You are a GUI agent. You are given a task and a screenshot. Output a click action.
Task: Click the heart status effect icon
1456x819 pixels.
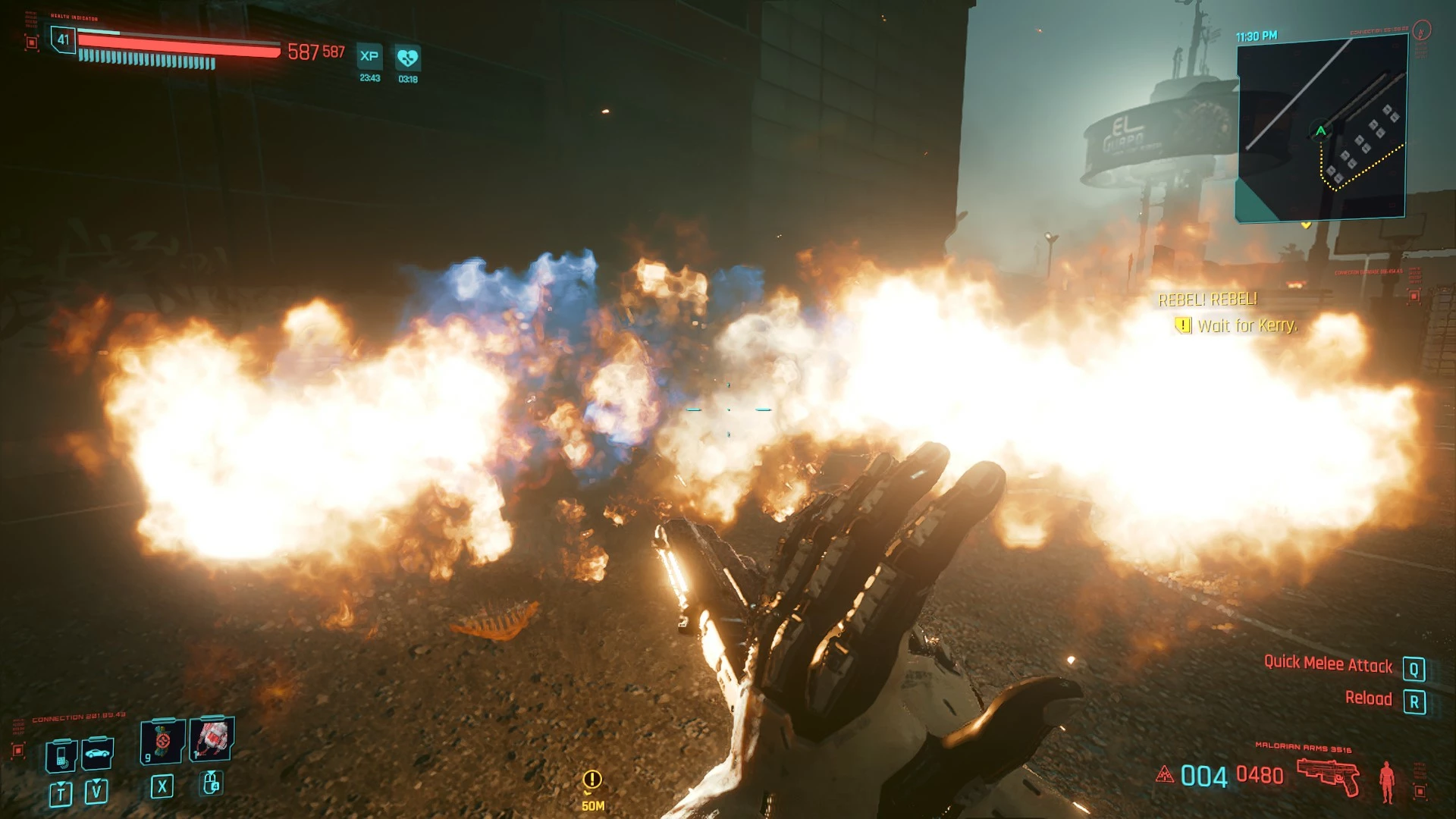(407, 58)
